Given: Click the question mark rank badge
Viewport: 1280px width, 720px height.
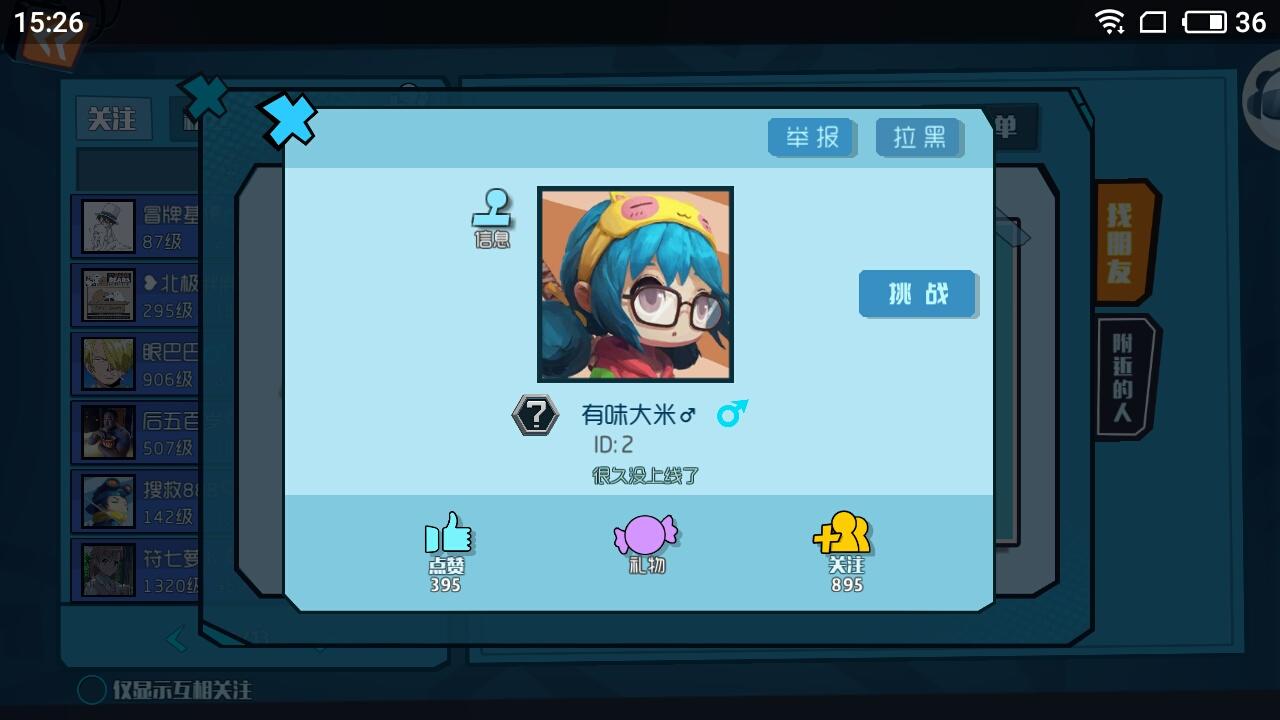Looking at the screenshot, I should (536, 414).
